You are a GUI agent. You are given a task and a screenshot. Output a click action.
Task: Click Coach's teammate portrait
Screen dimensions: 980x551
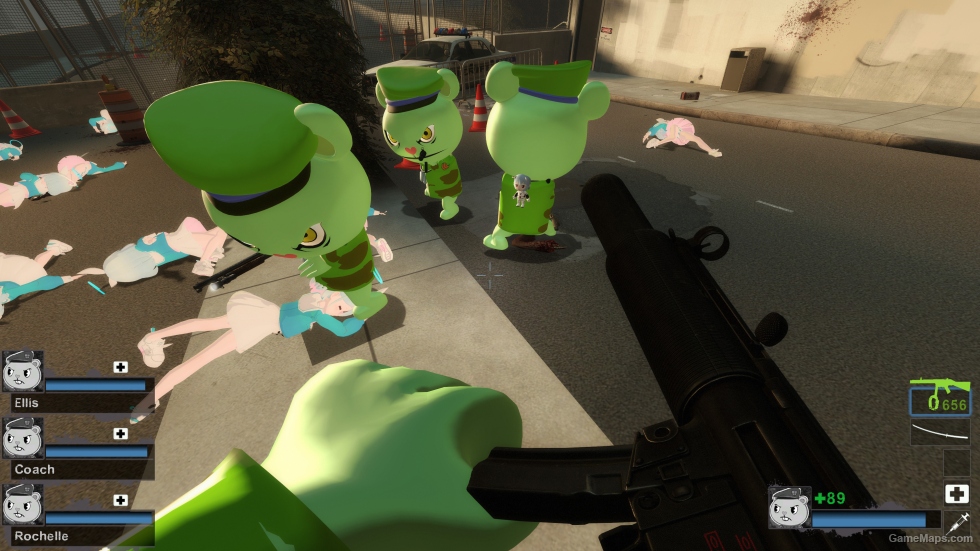pos(22,437)
